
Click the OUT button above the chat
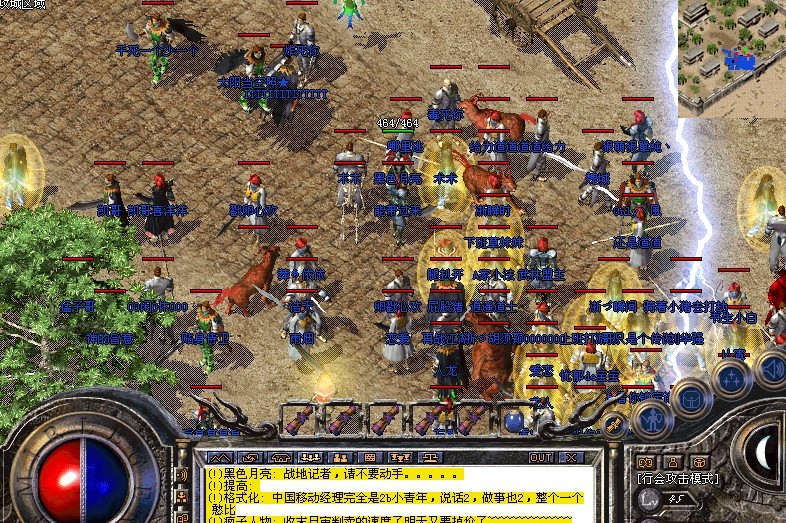(x=541, y=457)
